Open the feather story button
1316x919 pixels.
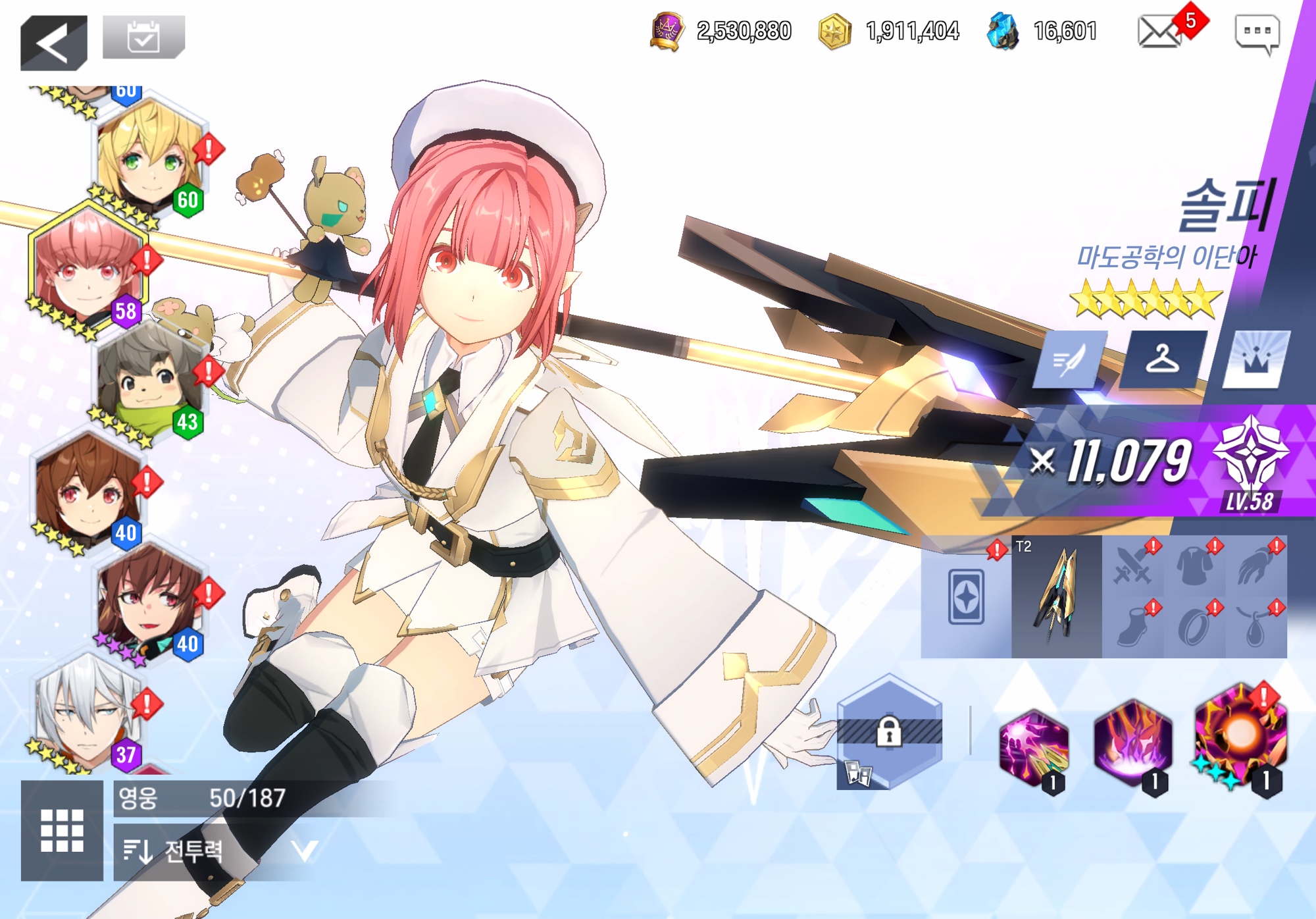click(x=1069, y=360)
